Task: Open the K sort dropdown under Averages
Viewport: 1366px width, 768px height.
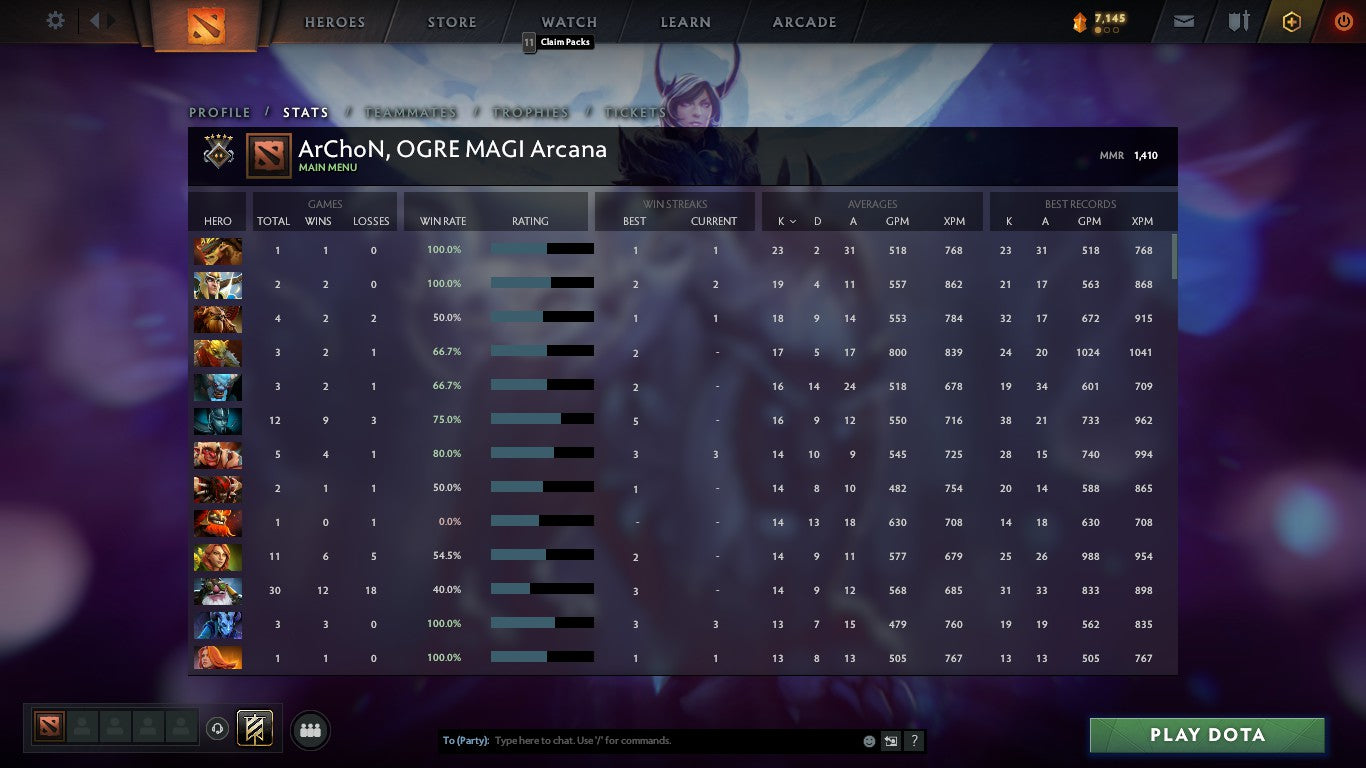Action: [786, 221]
